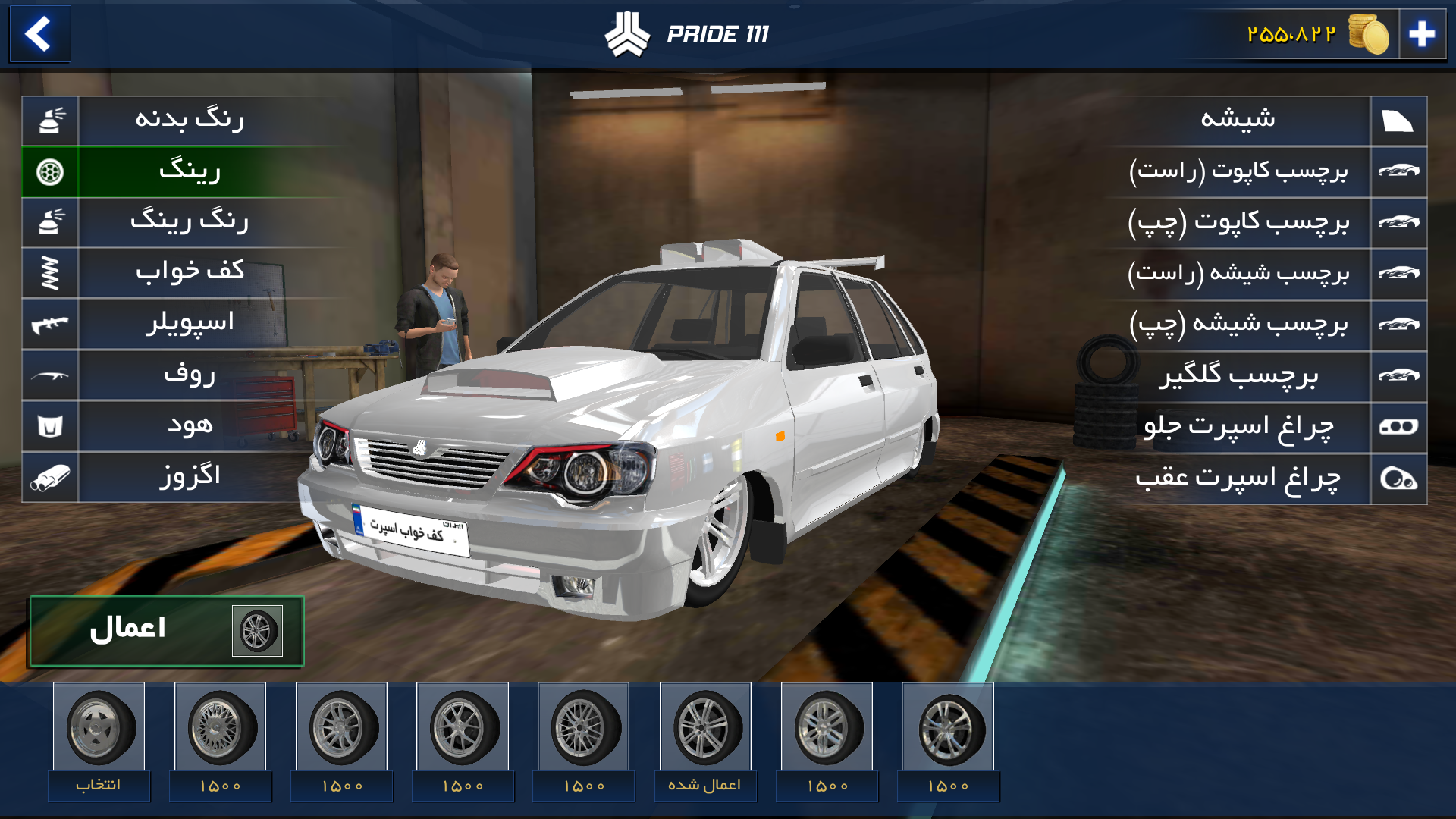Select the rims (رینگ) category

pyautogui.click(x=190, y=171)
